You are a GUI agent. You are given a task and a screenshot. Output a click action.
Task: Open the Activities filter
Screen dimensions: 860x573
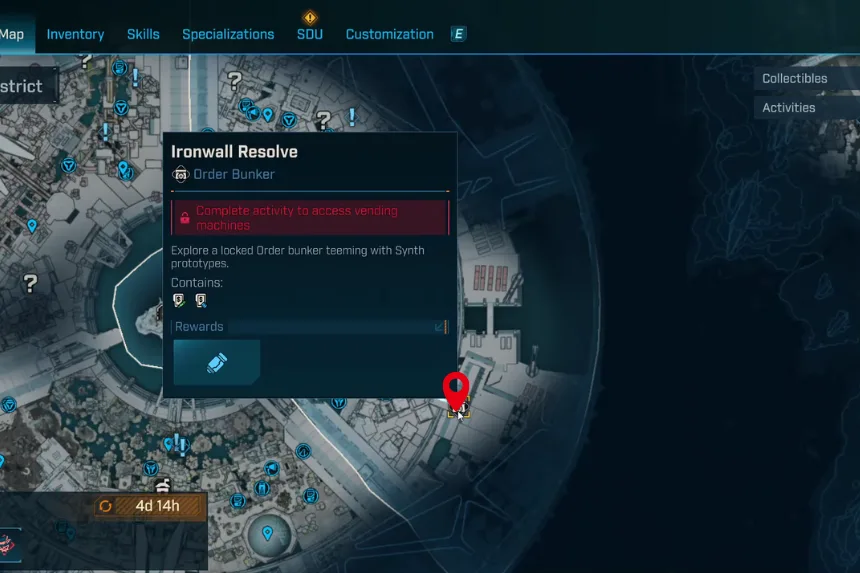point(789,107)
